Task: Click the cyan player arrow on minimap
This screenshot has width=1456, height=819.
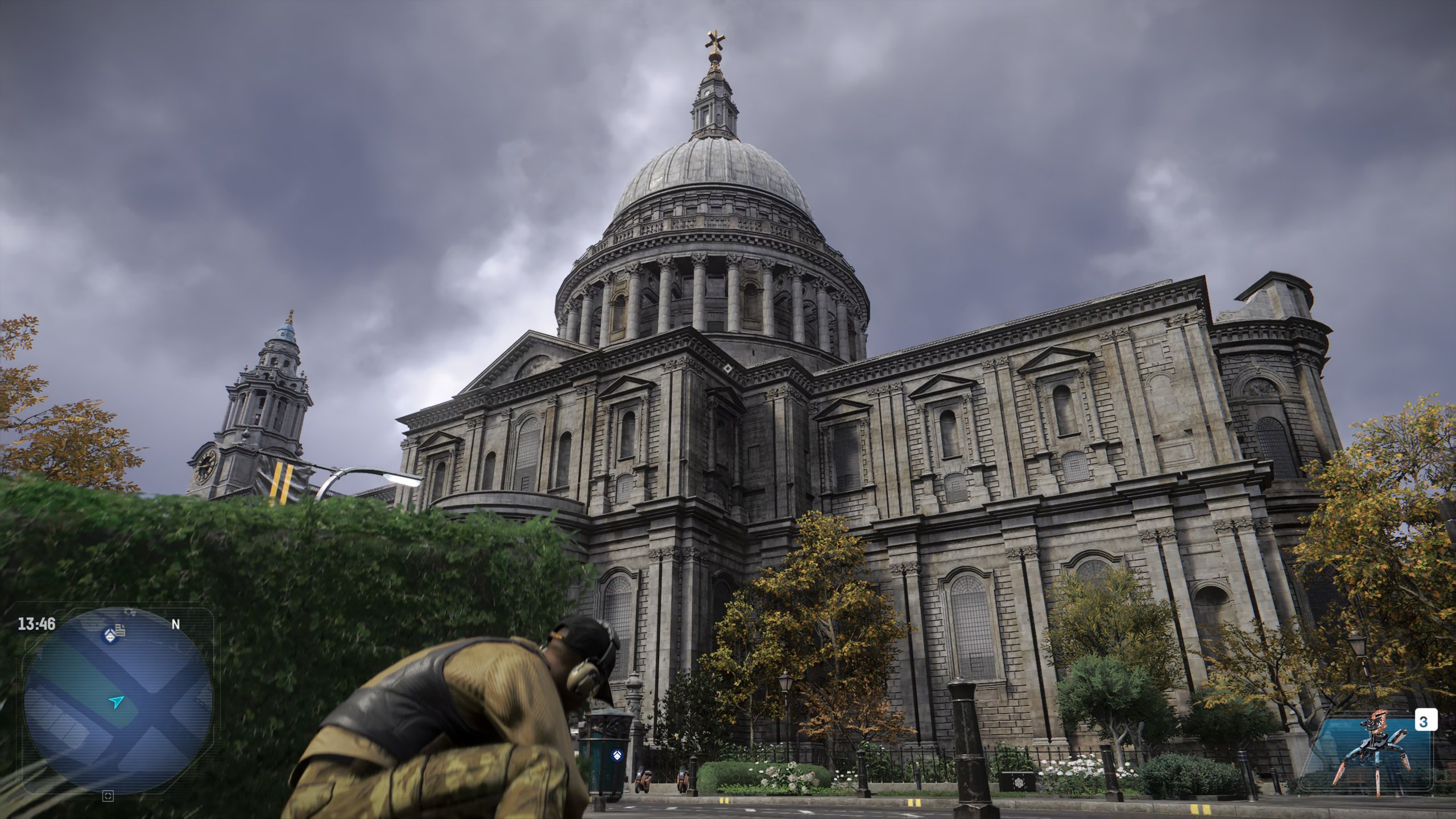Action: [117, 702]
